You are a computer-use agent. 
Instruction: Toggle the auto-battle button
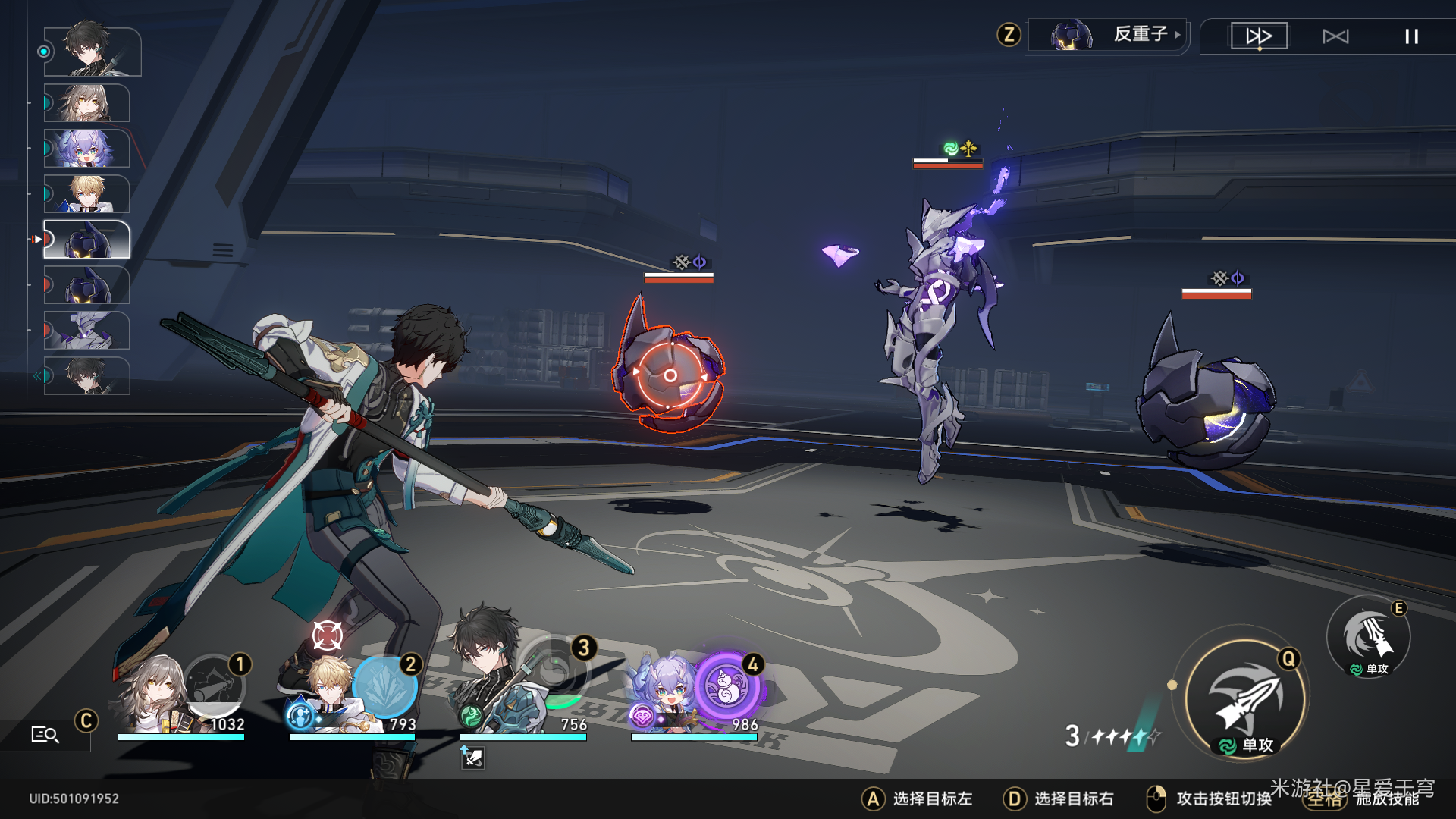1335,36
